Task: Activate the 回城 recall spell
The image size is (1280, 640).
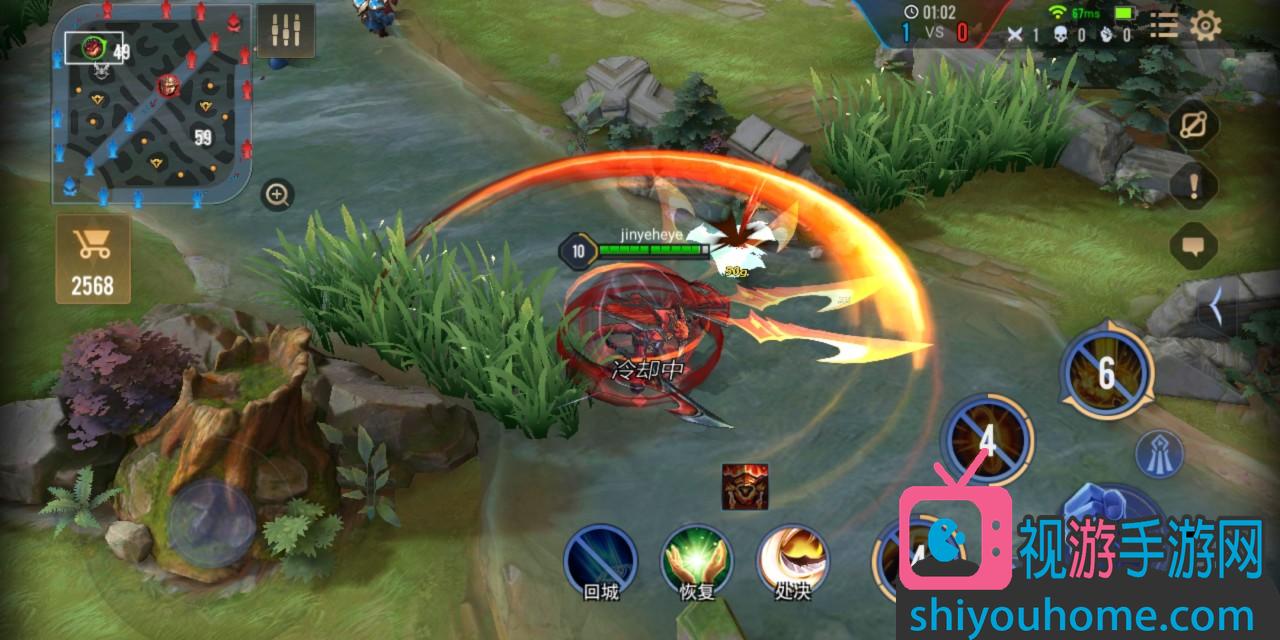Action: coord(600,561)
